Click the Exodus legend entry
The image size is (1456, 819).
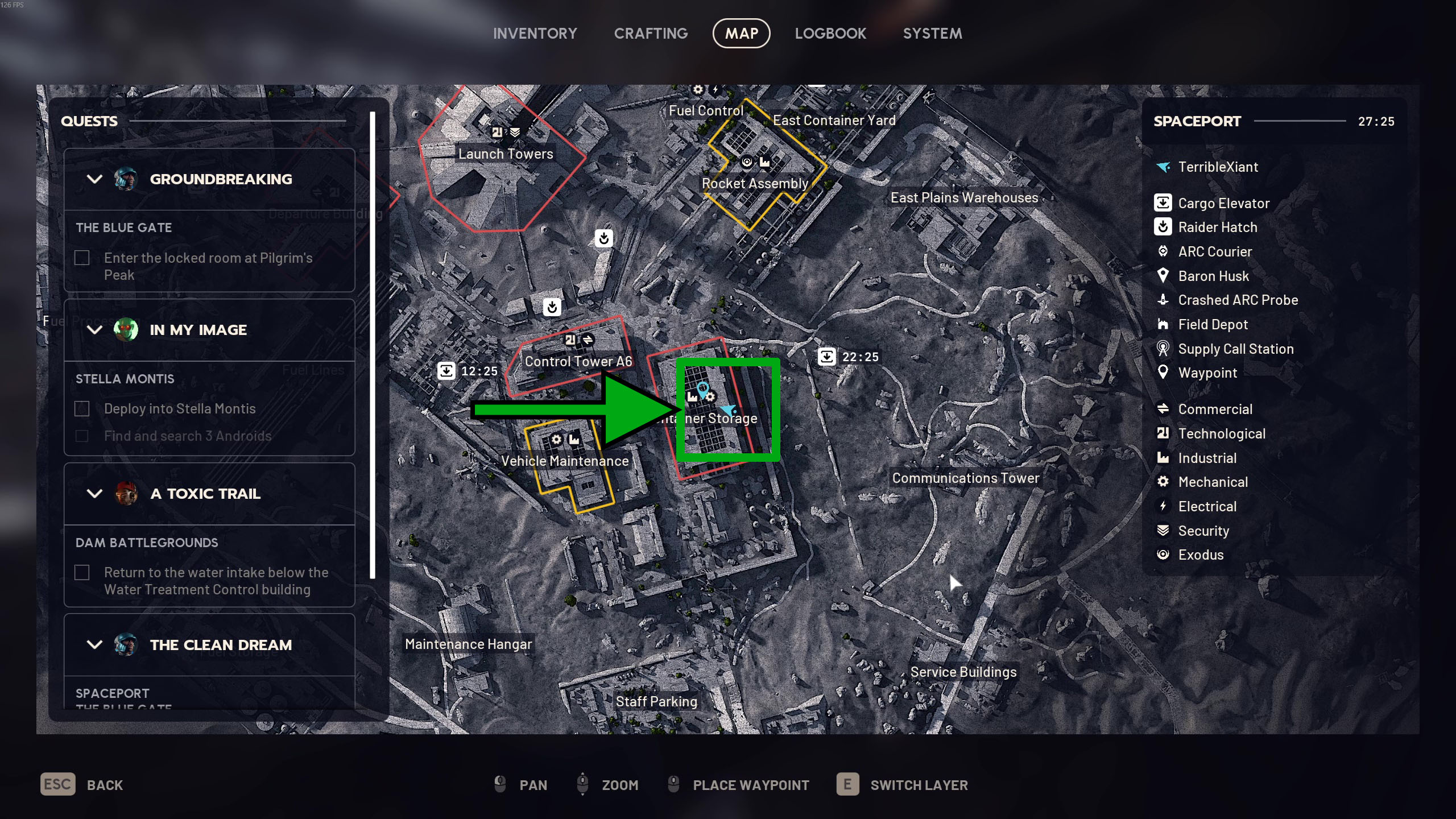click(1201, 555)
